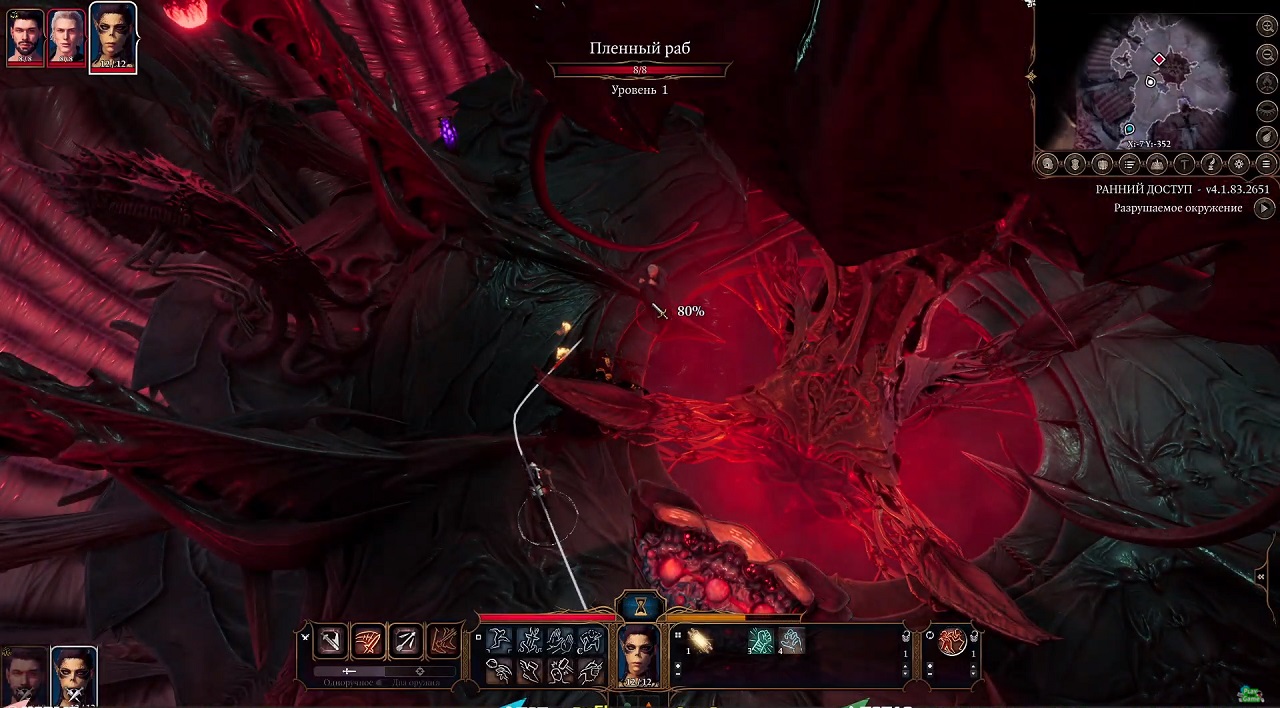Select the bearded dark-haired party member portrait
1280x708 pixels.
[x=25, y=38]
